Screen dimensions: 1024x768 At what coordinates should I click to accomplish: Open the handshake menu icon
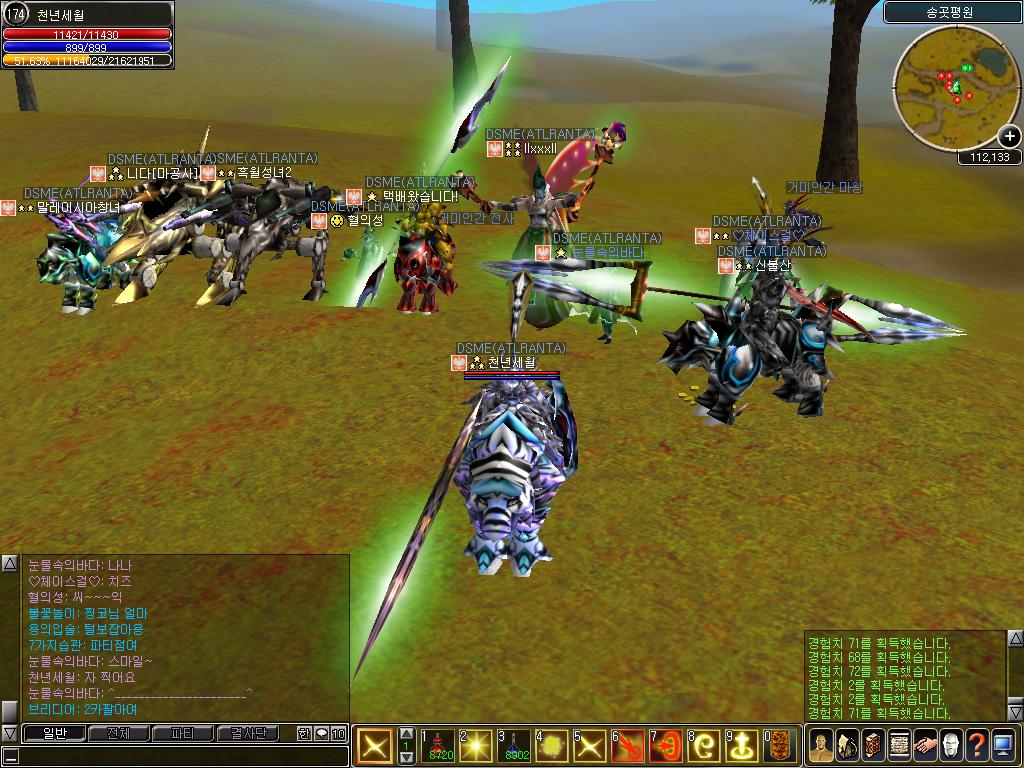[925, 746]
